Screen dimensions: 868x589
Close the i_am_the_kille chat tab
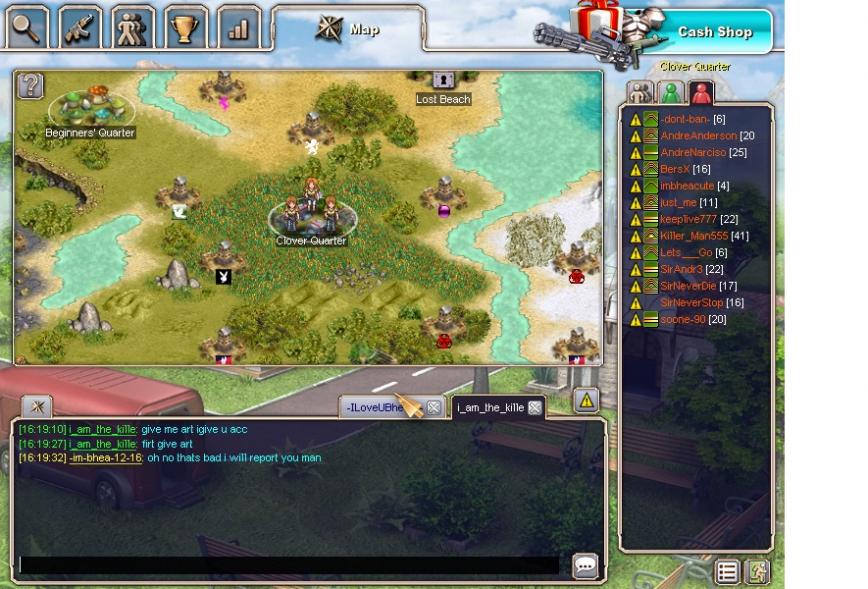point(535,407)
